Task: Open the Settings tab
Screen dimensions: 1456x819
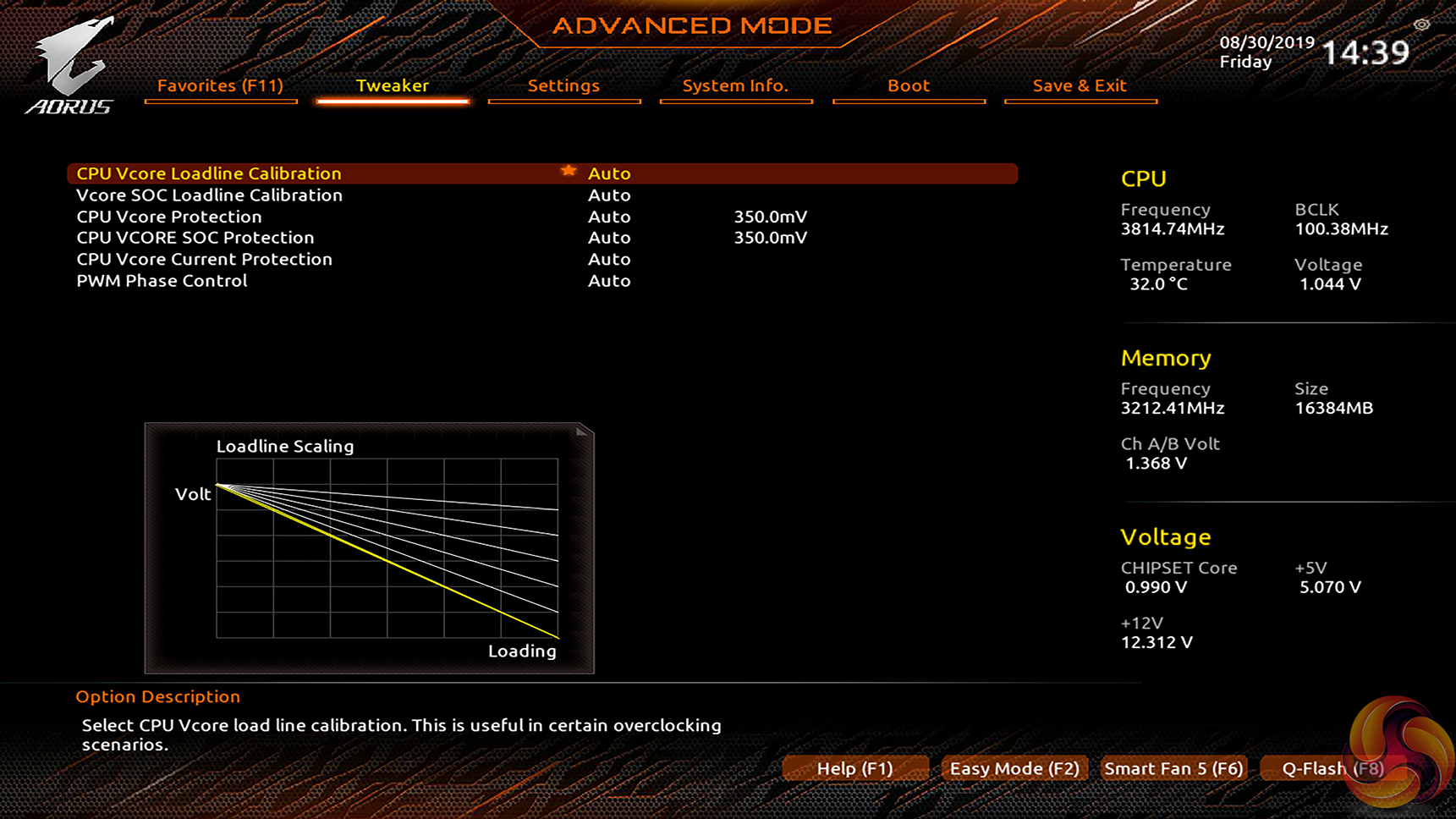Action: [x=563, y=85]
